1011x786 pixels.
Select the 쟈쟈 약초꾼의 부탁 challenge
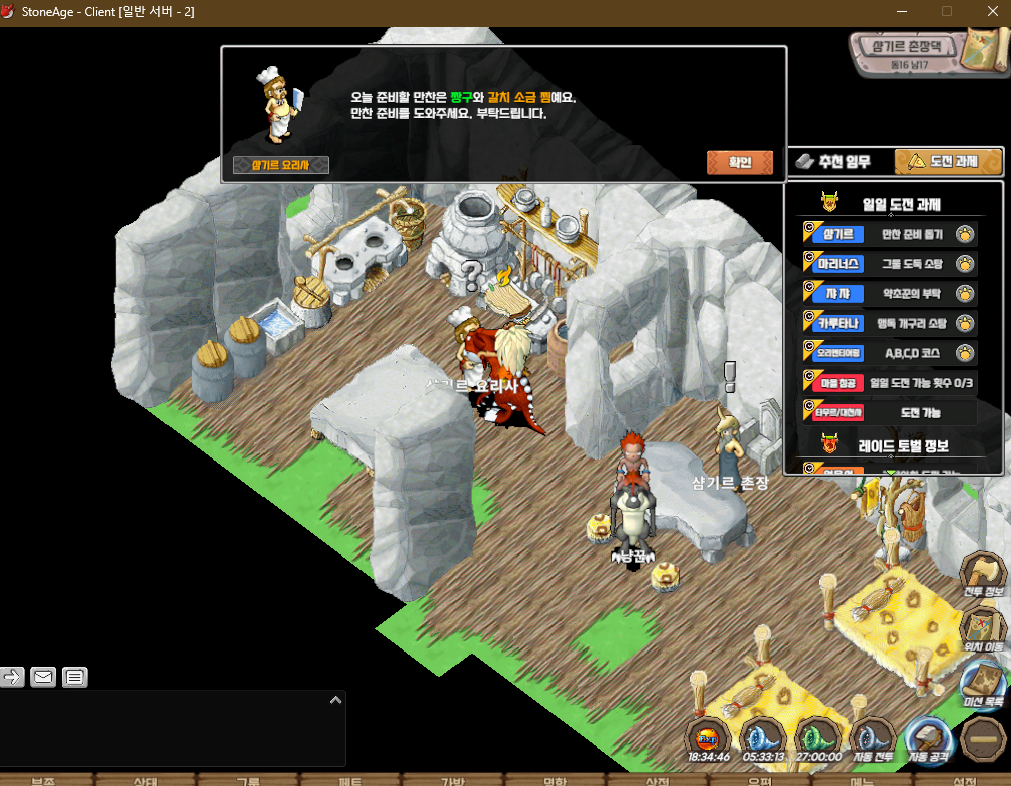(890, 294)
